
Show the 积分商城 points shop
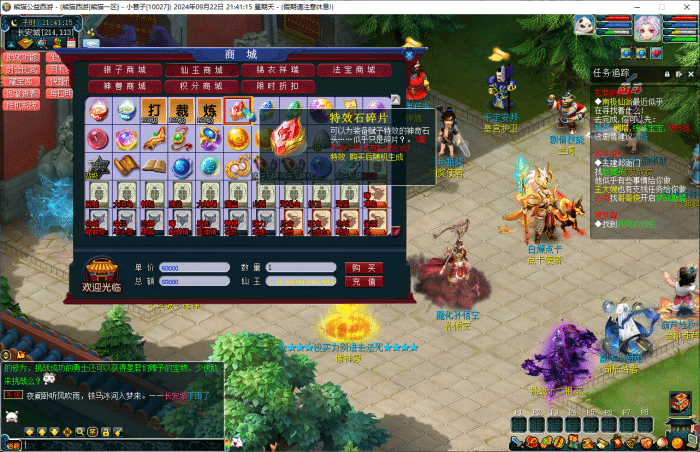[x=201, y=87]
